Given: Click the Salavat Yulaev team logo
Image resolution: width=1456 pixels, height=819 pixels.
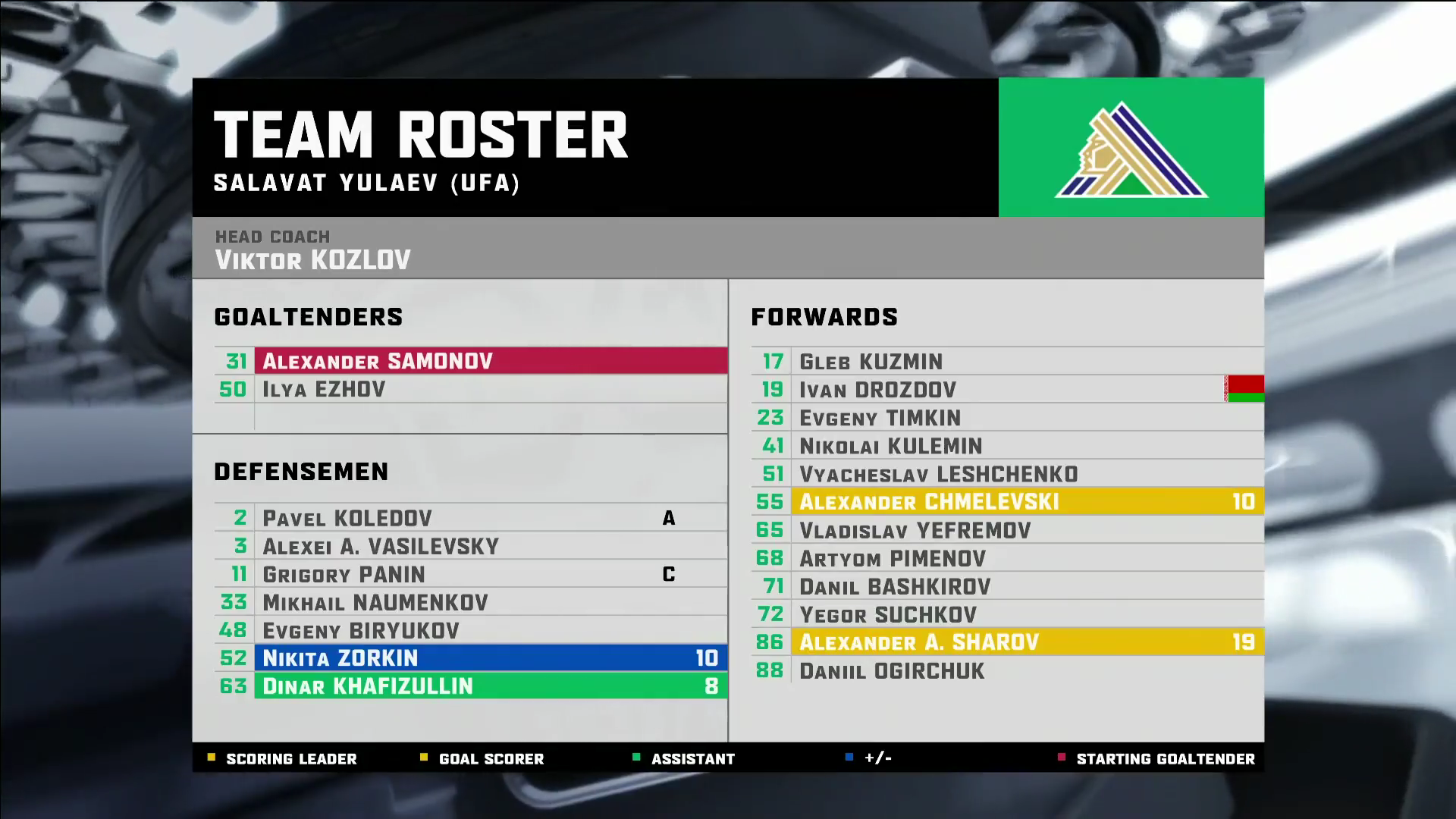Looking at the screenshot, I should 1131,149.
